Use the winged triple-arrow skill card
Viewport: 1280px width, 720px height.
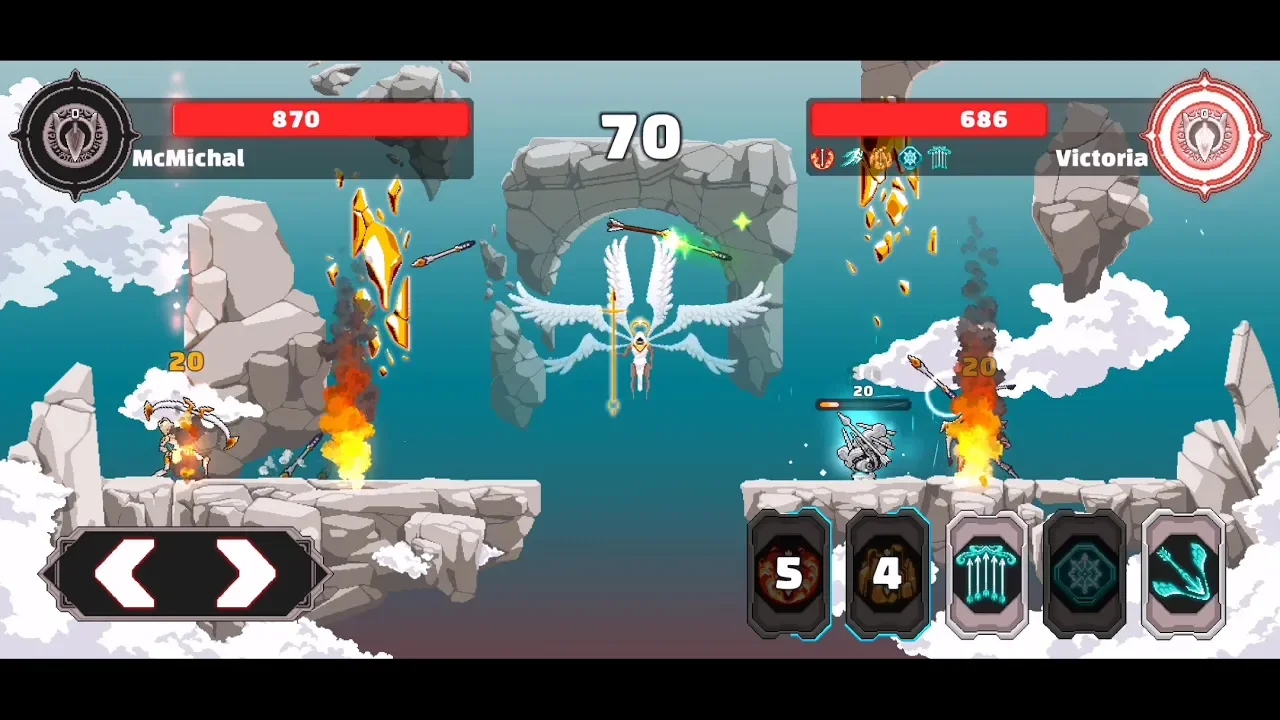(x=1183, y=573)
